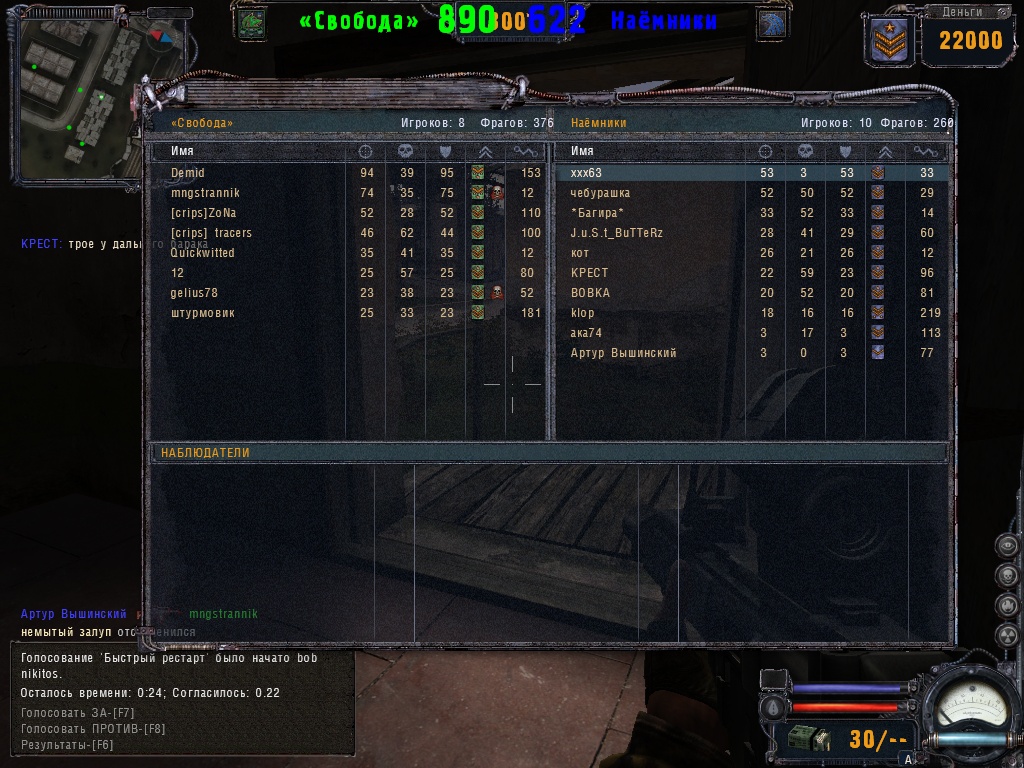This screenshot has width=1024, height=768.
Task: Choose the Артур Вышинский player row
Action: 623,353
